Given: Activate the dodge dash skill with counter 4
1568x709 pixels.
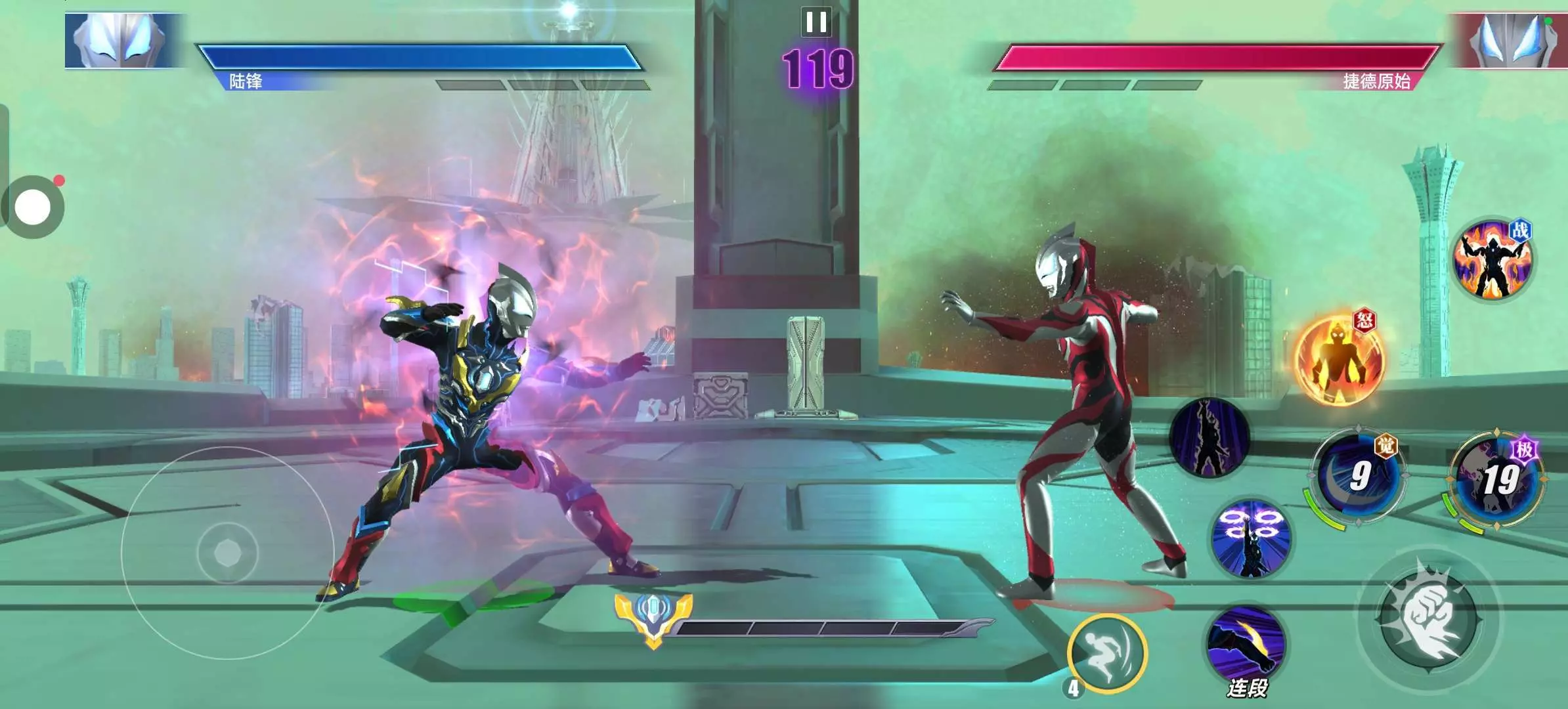Looking at the screenshot, I should click(x=1106, y=653).
